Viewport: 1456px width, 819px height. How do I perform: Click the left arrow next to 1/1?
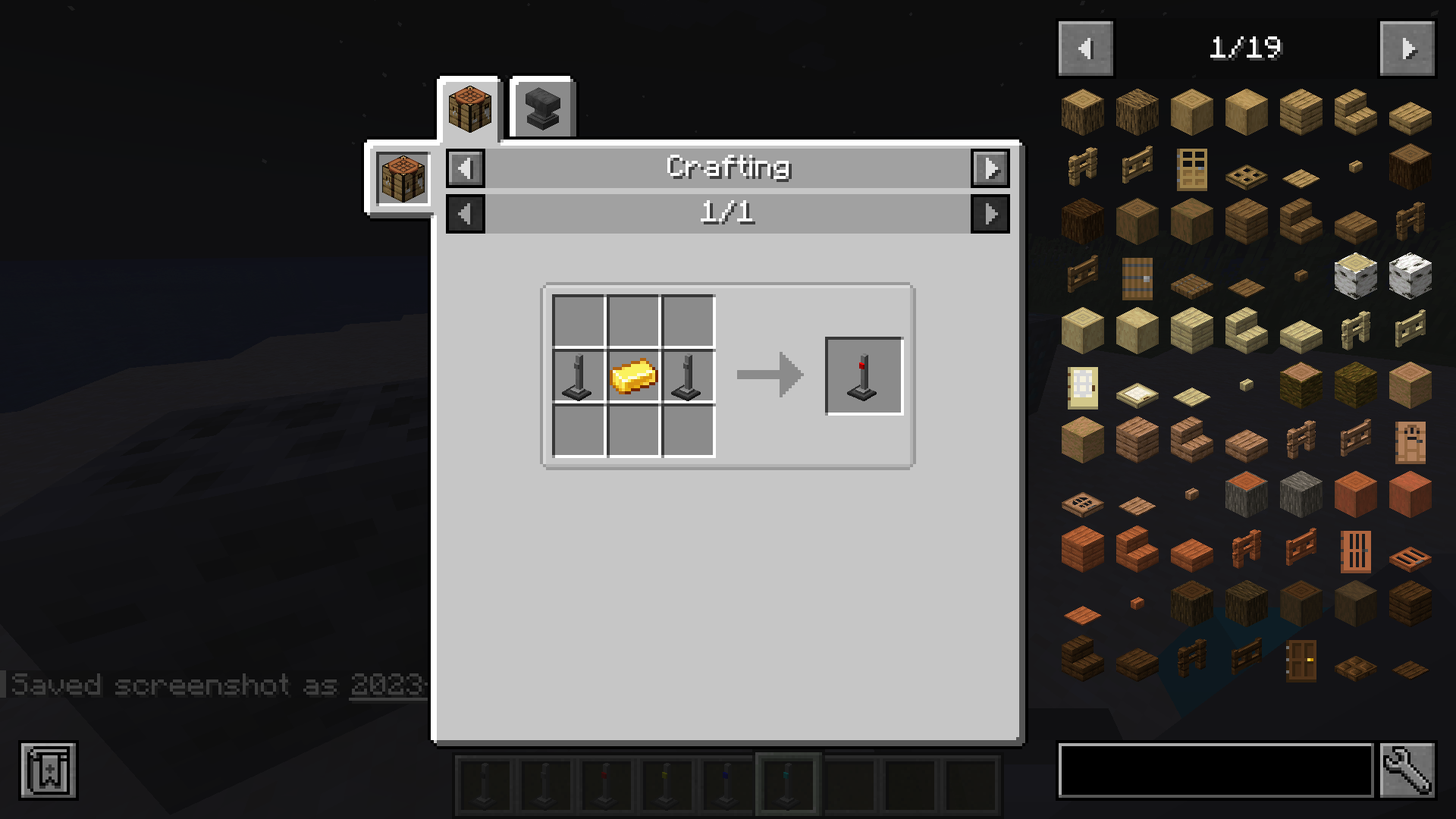(465, 213)
